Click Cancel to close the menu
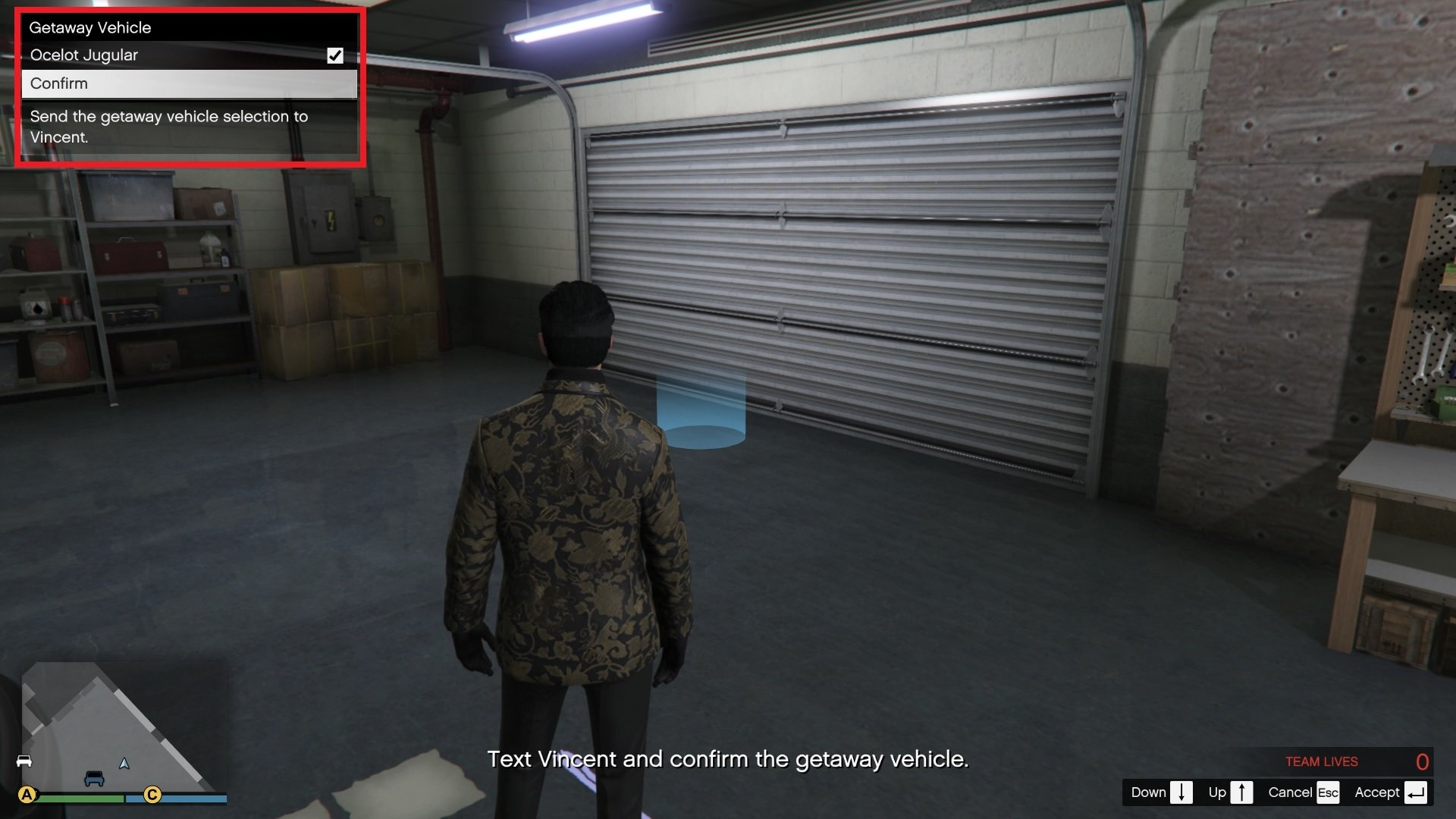Viewport: 1456px width, 819px height. coord(1291,792)
